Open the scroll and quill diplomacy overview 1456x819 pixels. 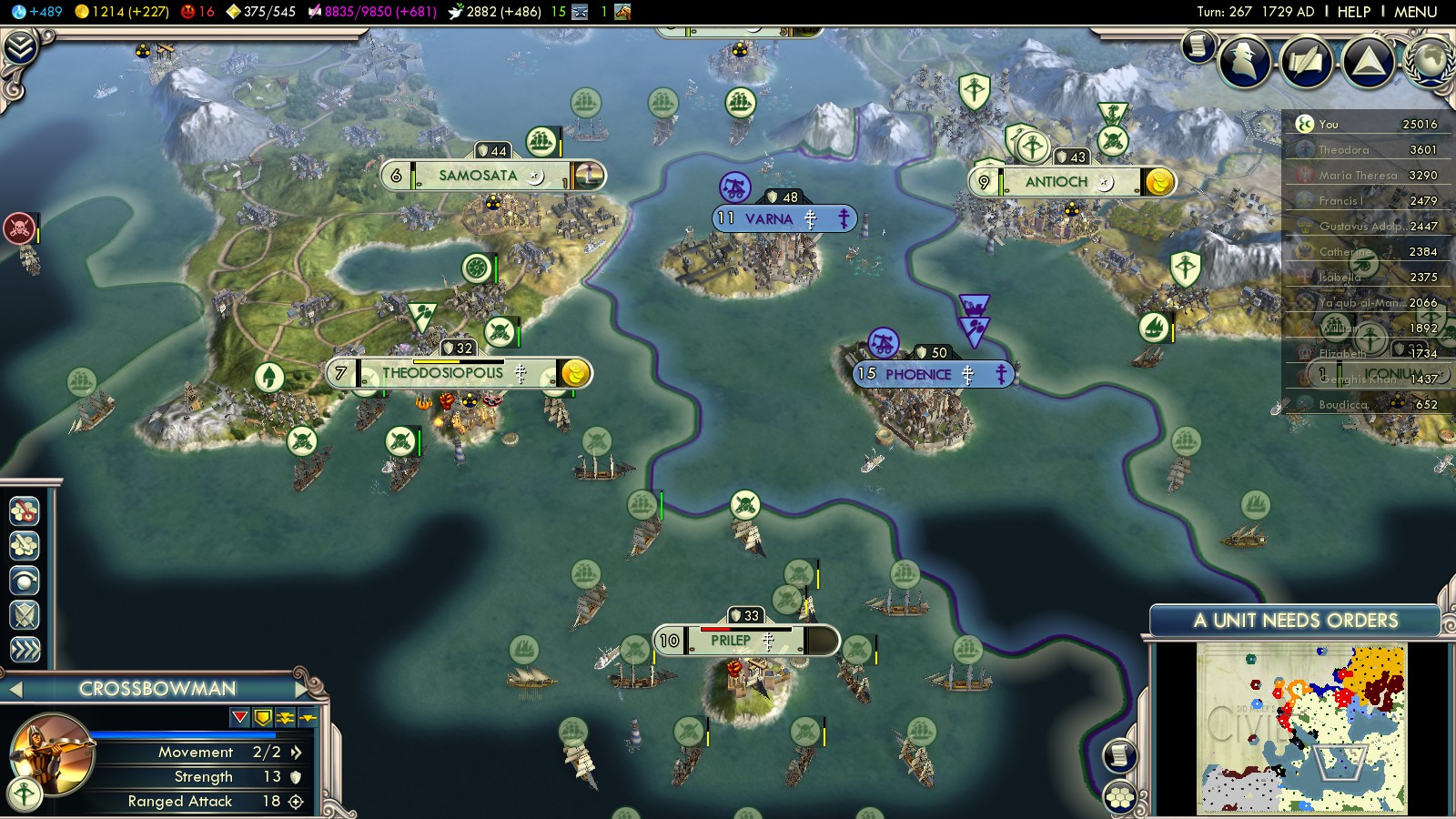[x=1306, y=62]
